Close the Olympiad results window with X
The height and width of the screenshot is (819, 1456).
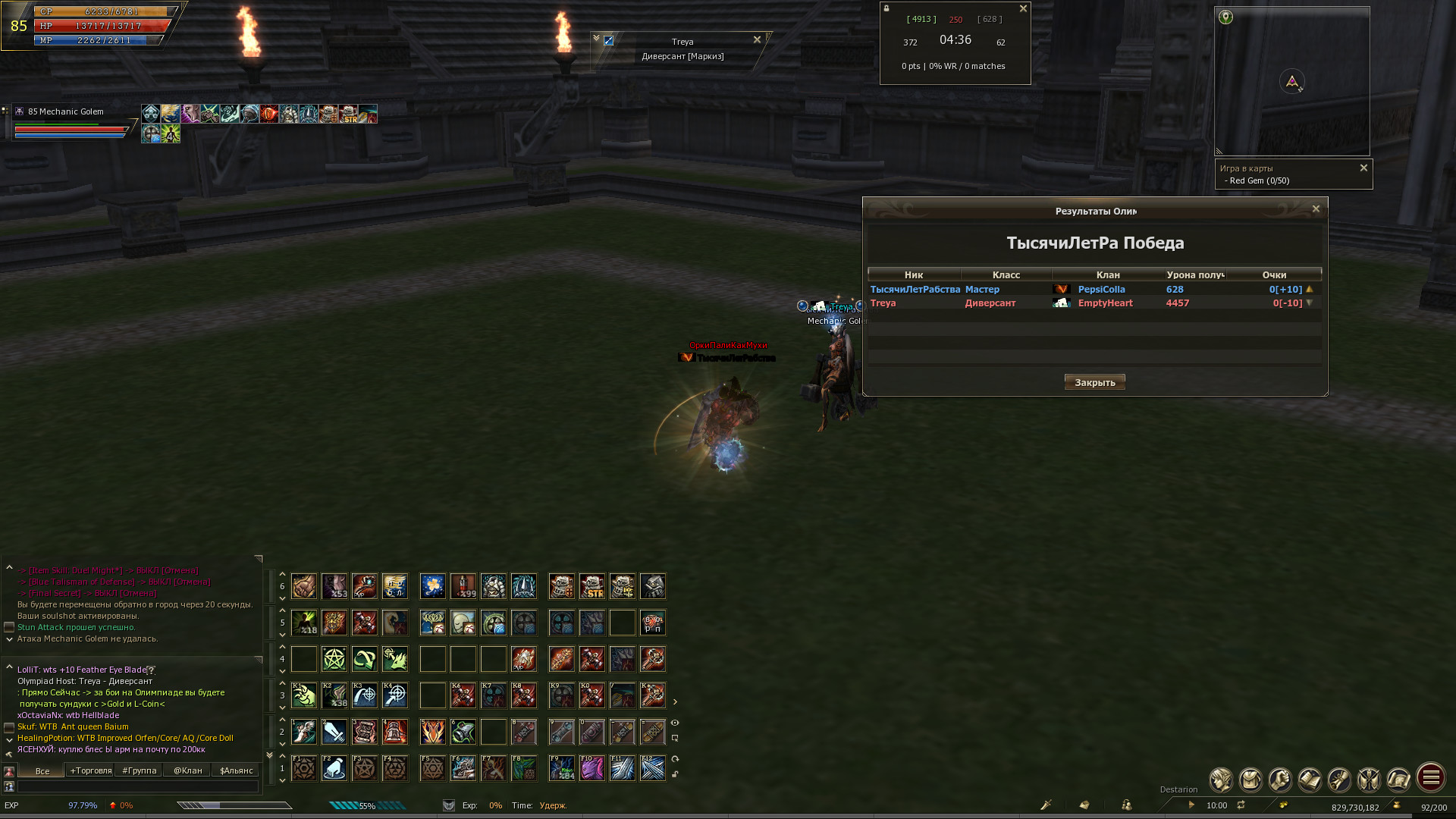click(1316, 209)
